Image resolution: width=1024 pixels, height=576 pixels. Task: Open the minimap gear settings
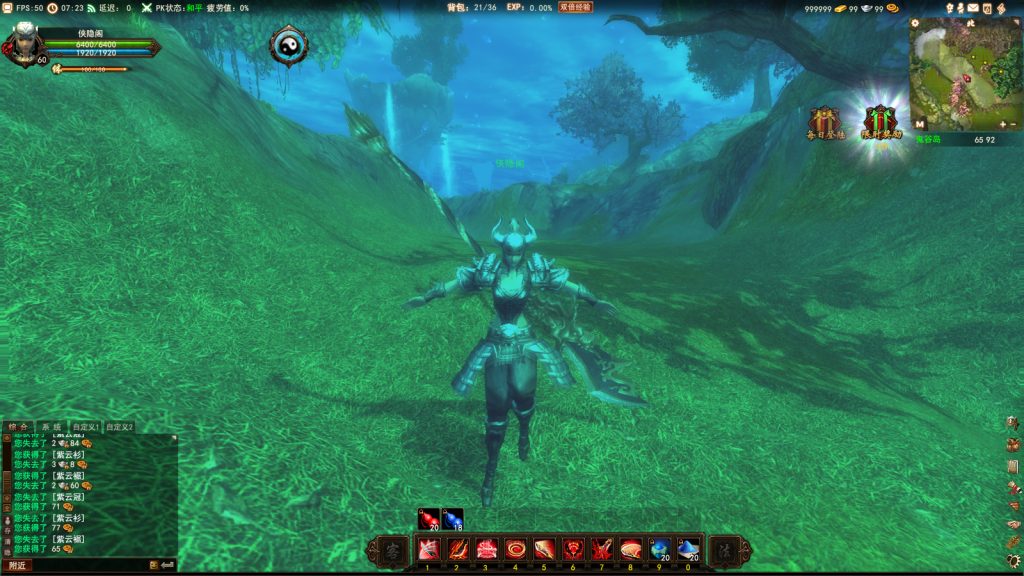click(915, 23)
